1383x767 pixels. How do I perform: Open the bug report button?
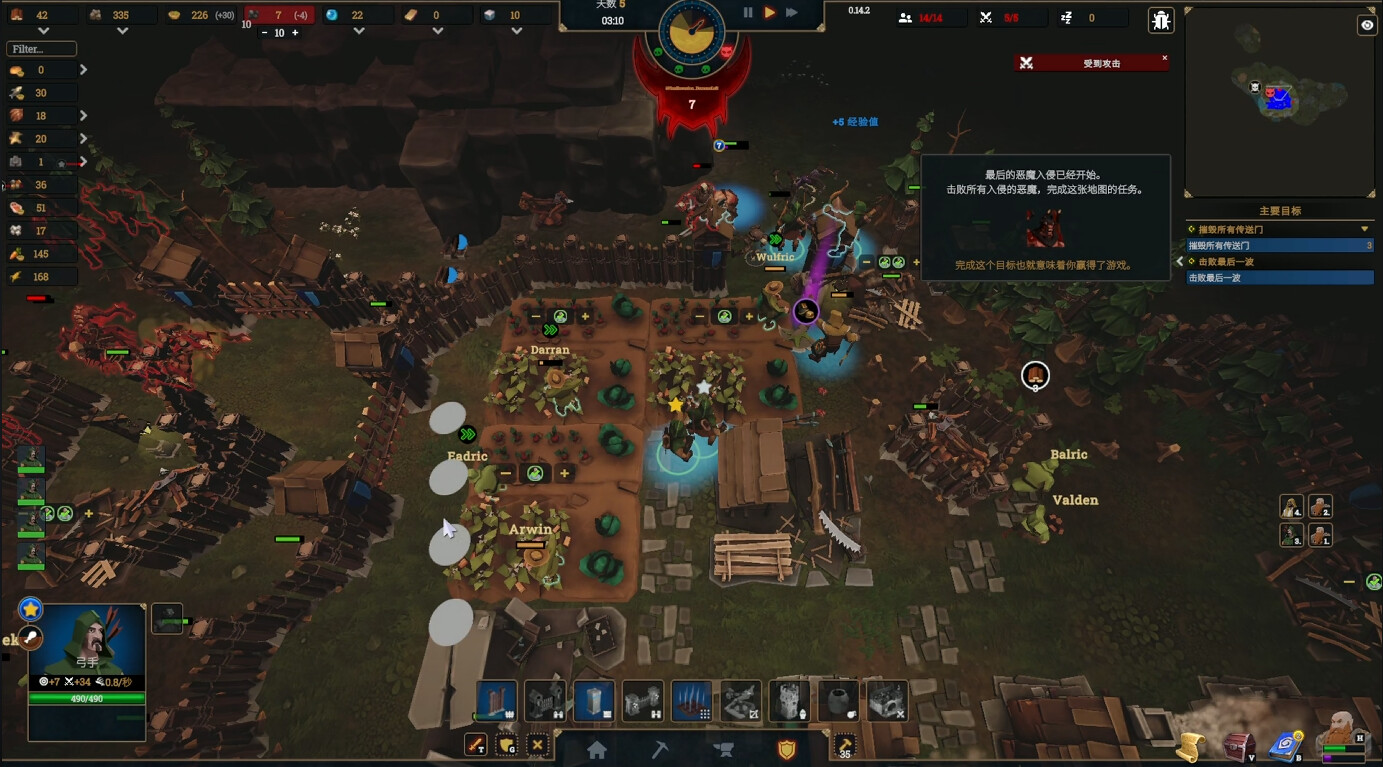[x=1160, y=20]
